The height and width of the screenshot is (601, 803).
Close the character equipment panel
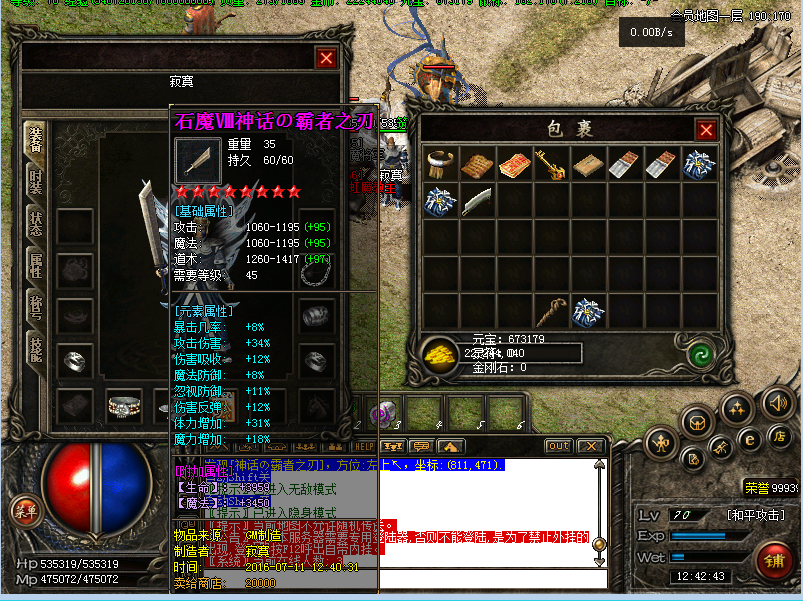326,58
